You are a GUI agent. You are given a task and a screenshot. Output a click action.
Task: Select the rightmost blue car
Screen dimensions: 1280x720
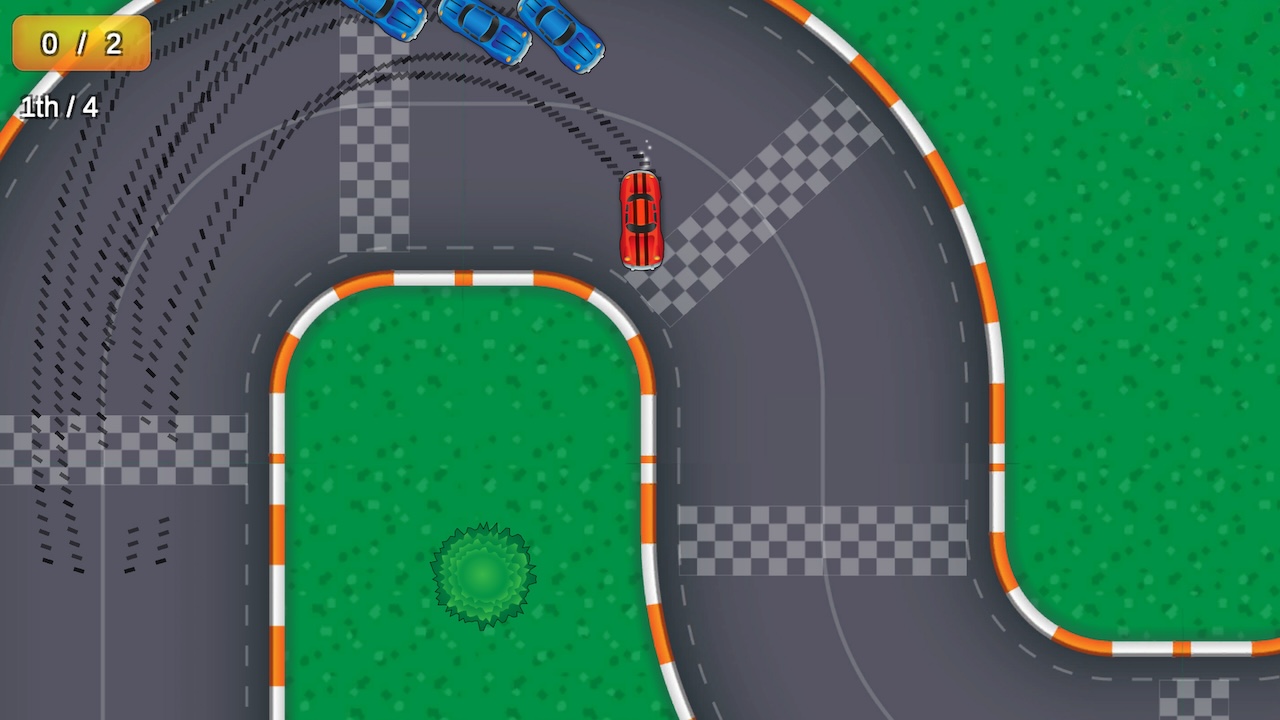click(562, 35)
